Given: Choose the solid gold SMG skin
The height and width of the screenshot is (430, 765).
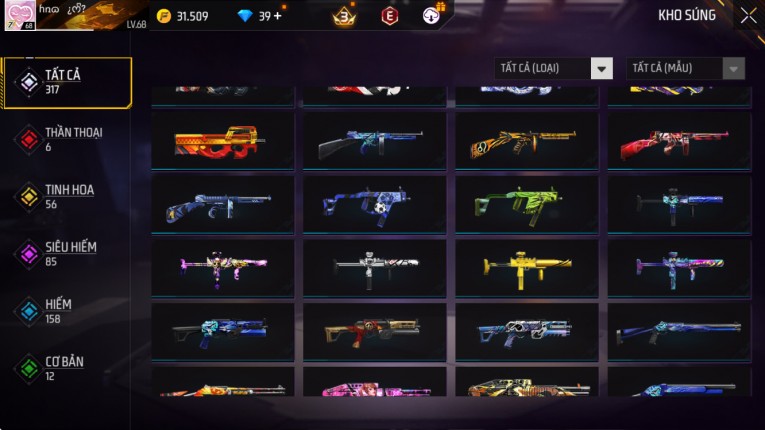Looking at the screenshot, I should coord(526,267).
